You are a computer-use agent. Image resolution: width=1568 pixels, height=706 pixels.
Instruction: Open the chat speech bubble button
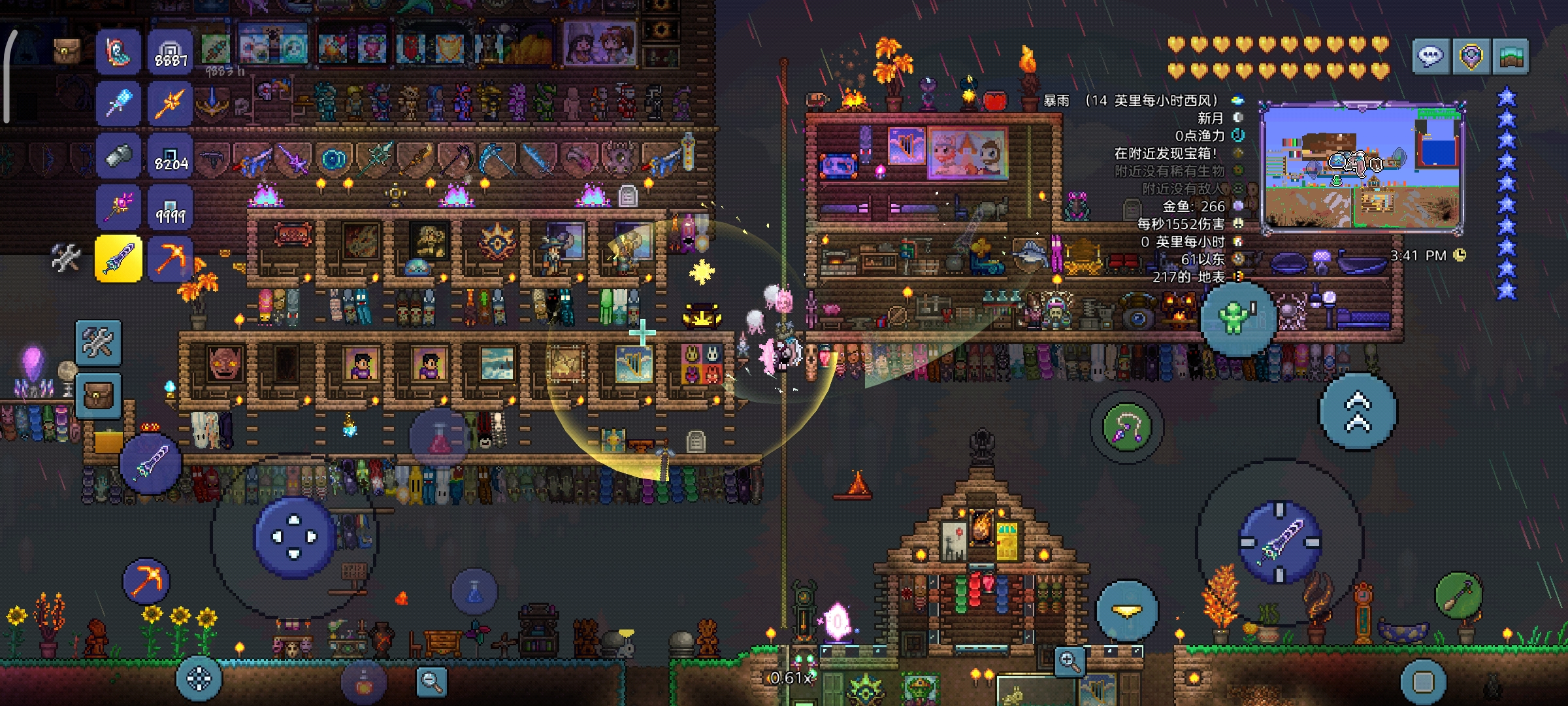(x=1430, y=57)
